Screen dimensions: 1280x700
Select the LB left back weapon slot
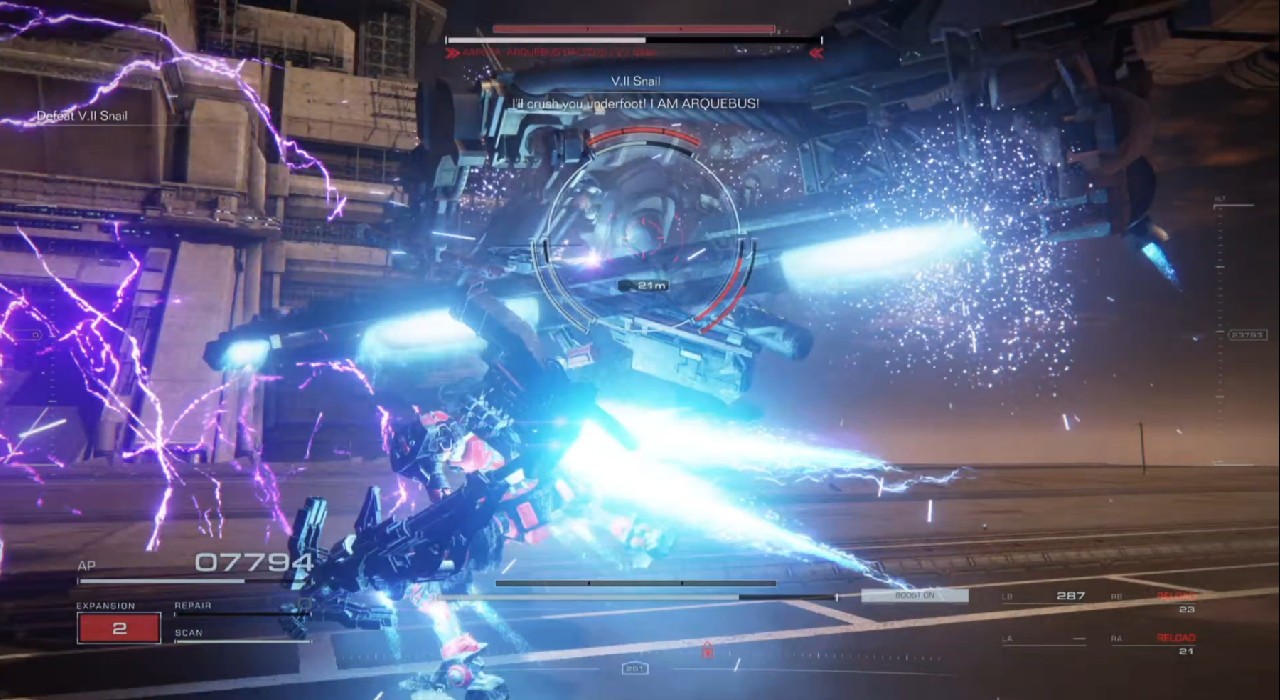(x=1044, y=597)
